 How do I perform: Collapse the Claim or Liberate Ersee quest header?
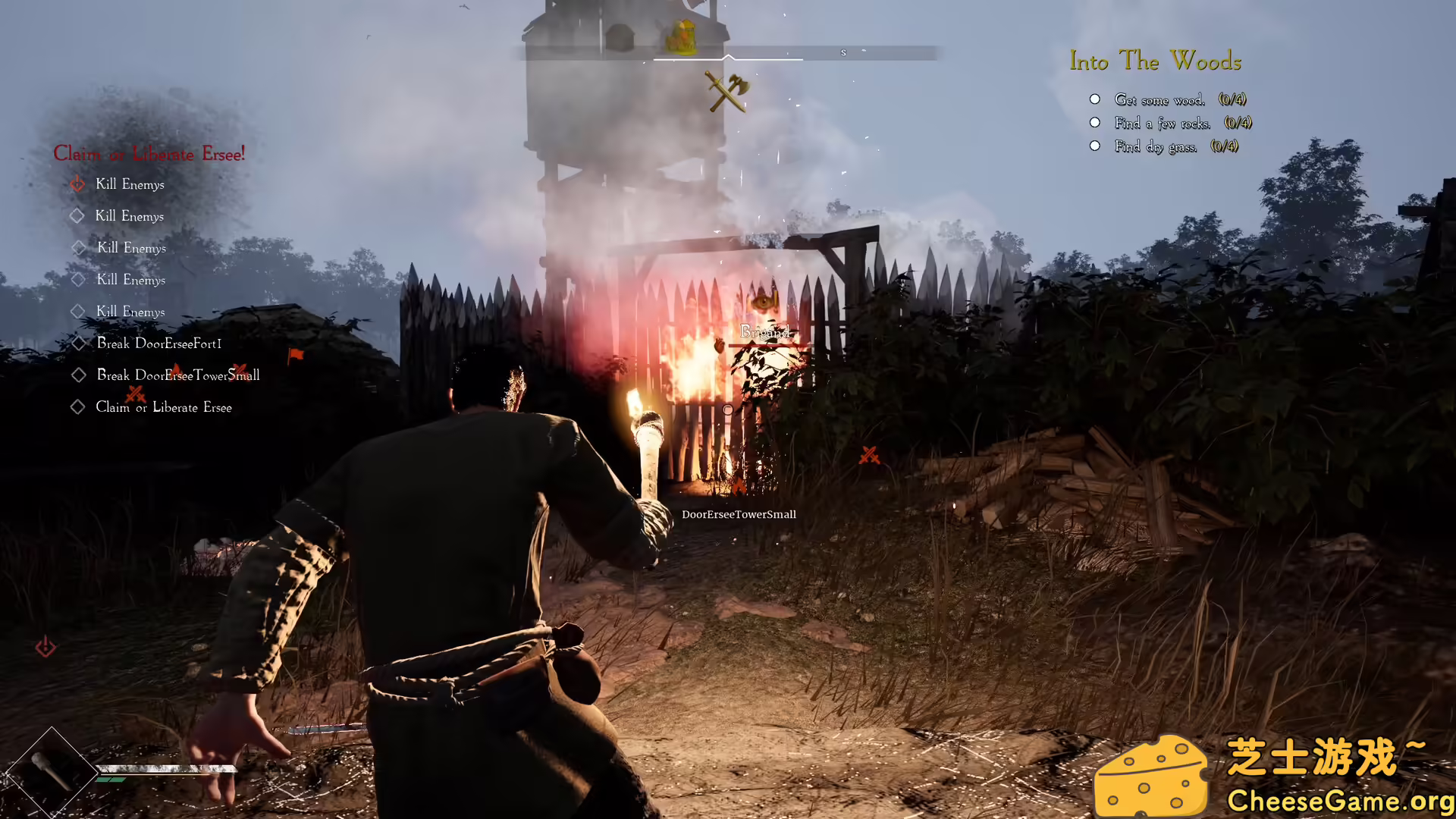(149, 154)
